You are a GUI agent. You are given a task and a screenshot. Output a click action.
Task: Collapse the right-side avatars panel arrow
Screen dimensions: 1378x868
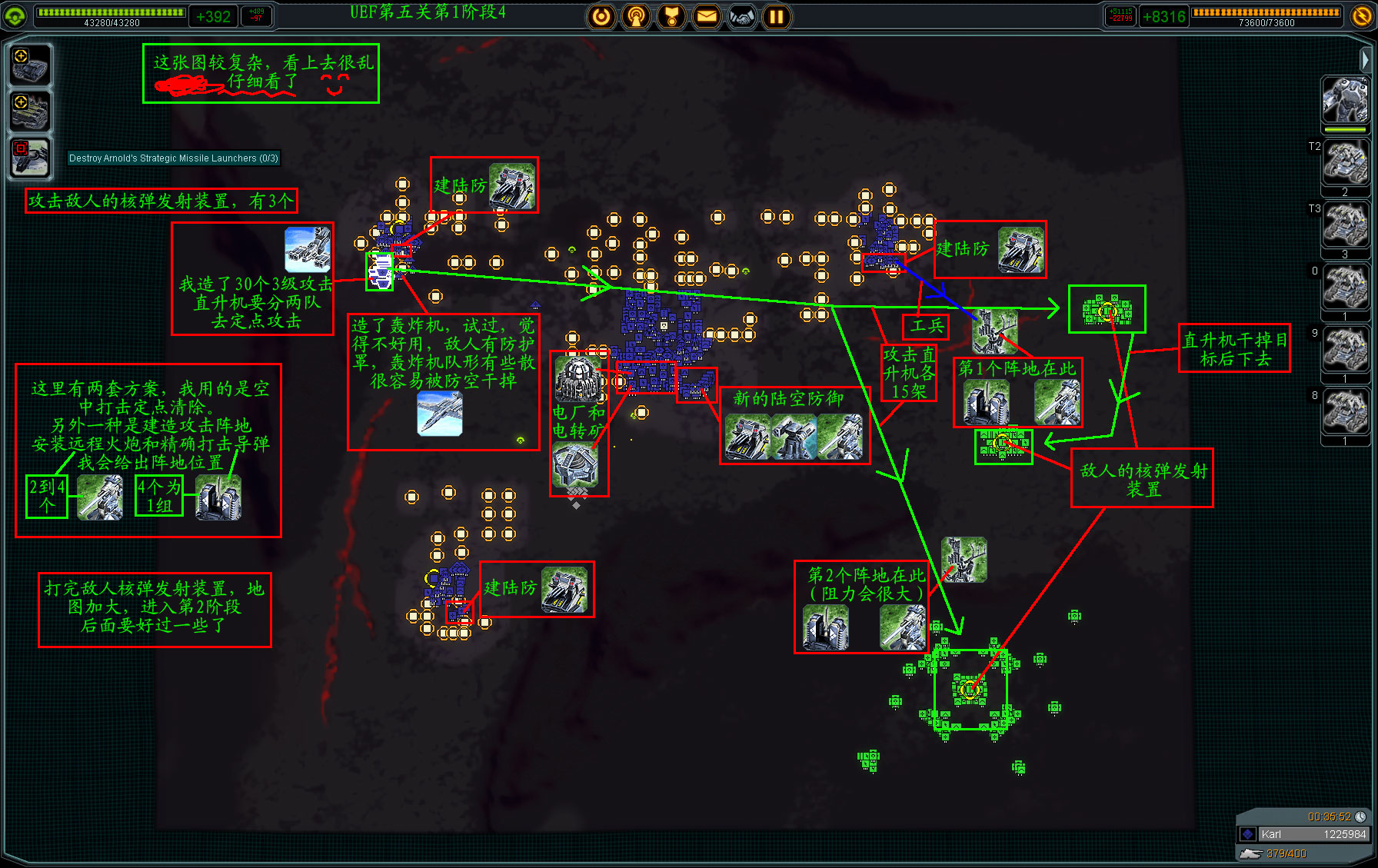click(1365, 59)
